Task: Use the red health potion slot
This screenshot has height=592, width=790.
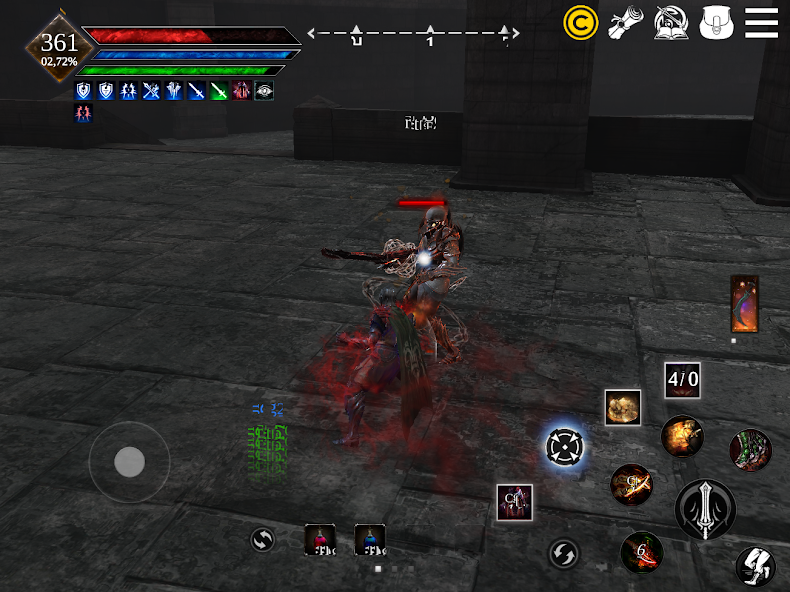Action: coord(320,539)
